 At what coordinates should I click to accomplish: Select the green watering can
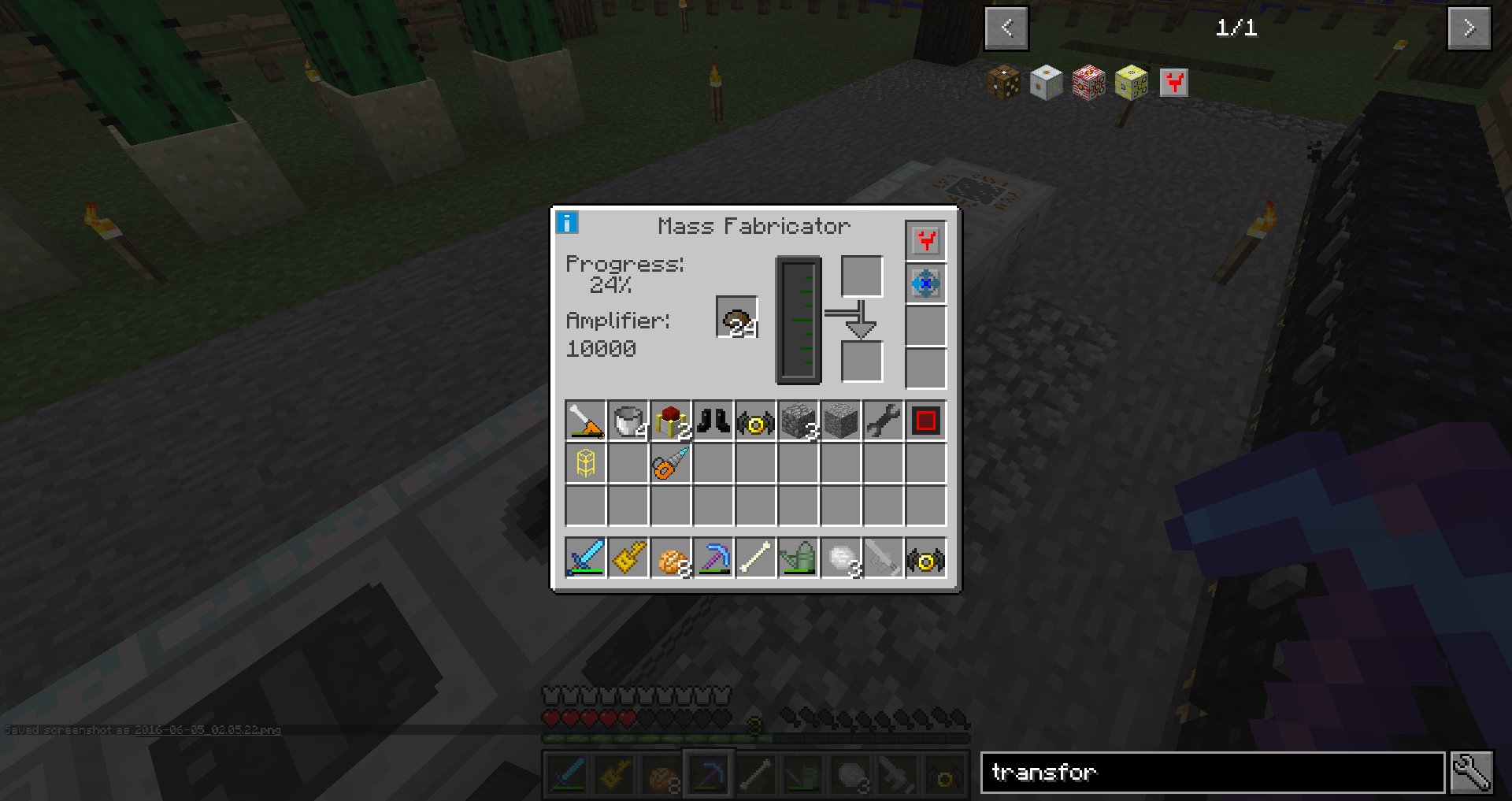tap(799, 558)
